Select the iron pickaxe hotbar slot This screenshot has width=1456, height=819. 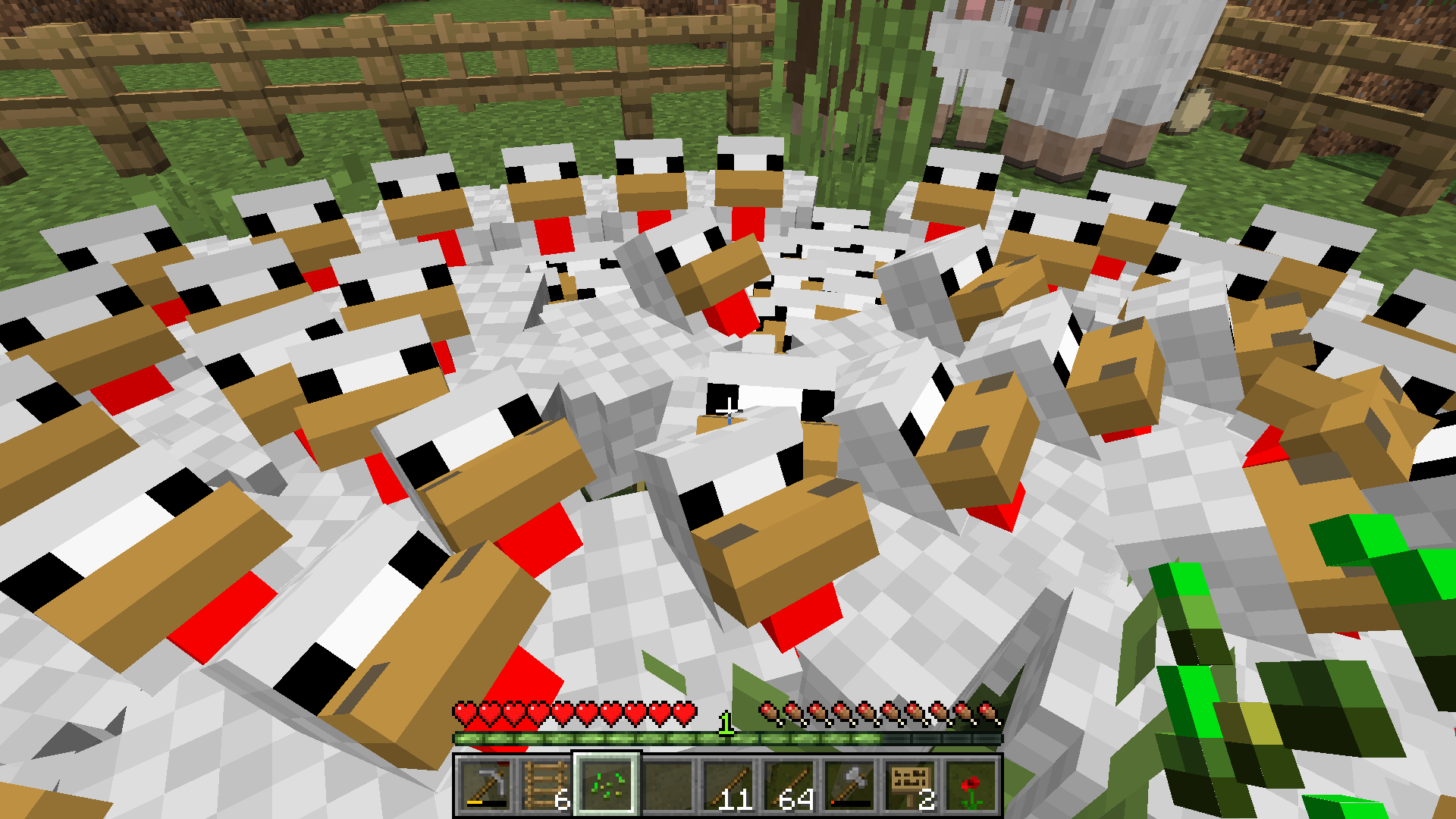click(485, 786)
